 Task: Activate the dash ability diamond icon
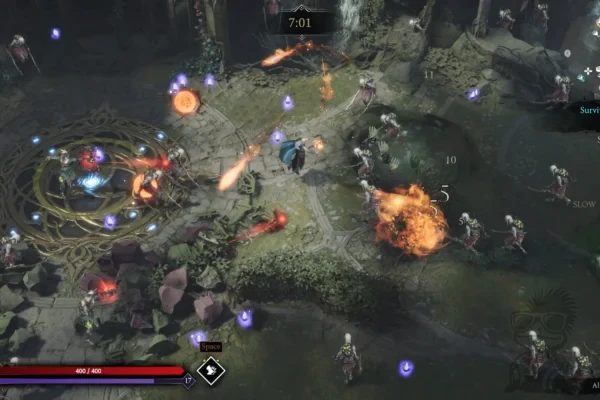(211, 371)
